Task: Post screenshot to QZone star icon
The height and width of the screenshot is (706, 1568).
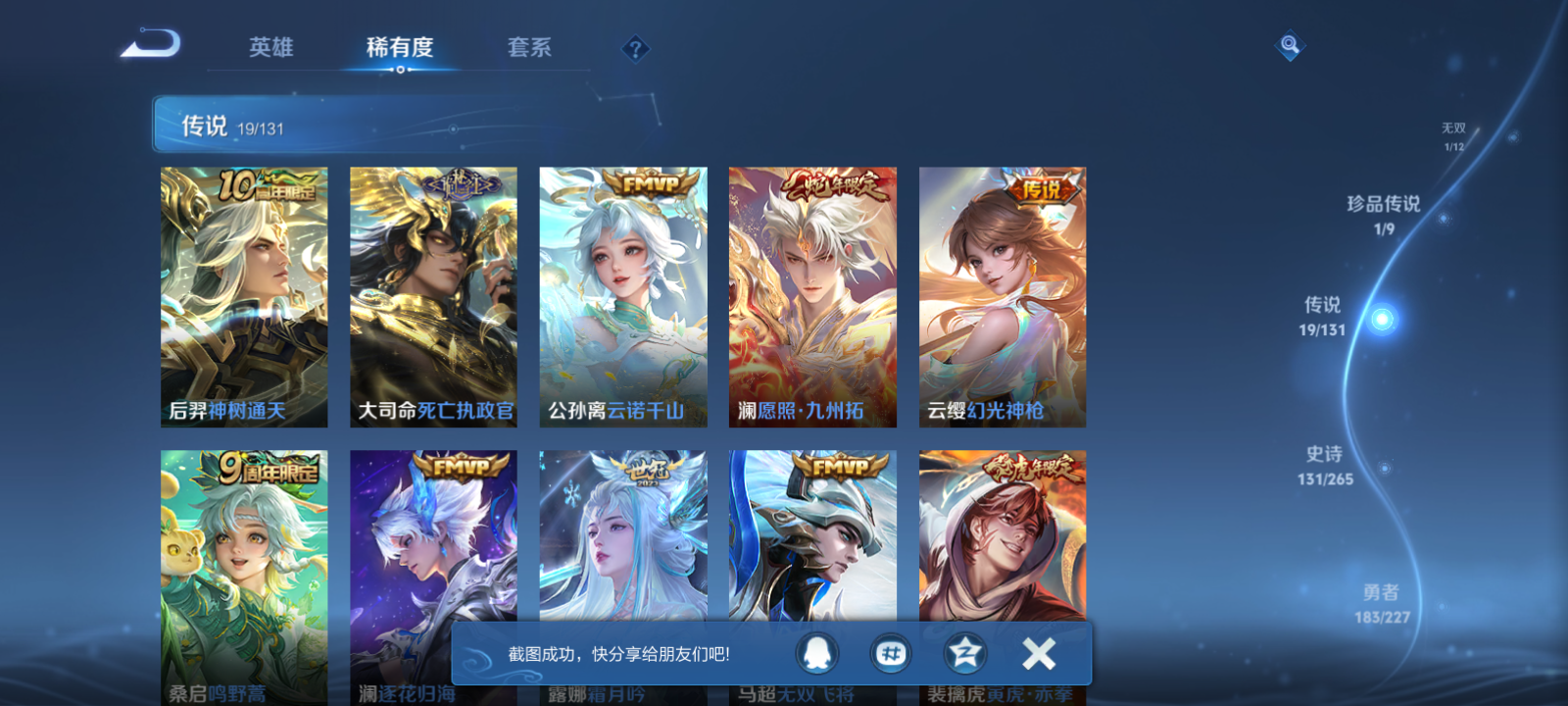Action: pyautogui.click(x=963, y=655)
